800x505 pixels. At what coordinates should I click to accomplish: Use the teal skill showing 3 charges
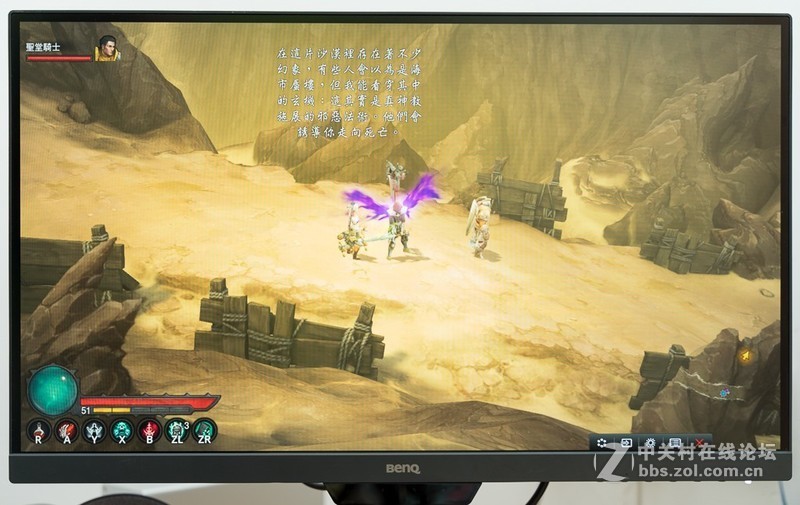[x=177, y=430]
